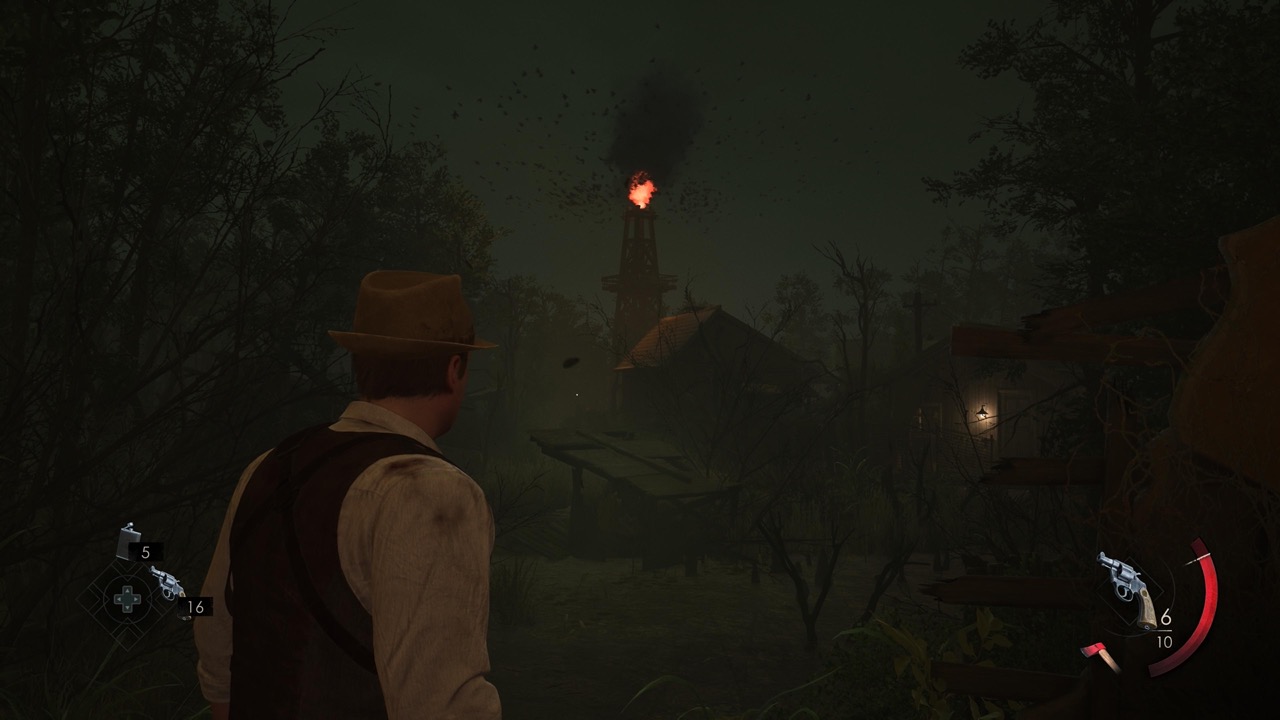Select the revolver icon on the left HUD

167,582
